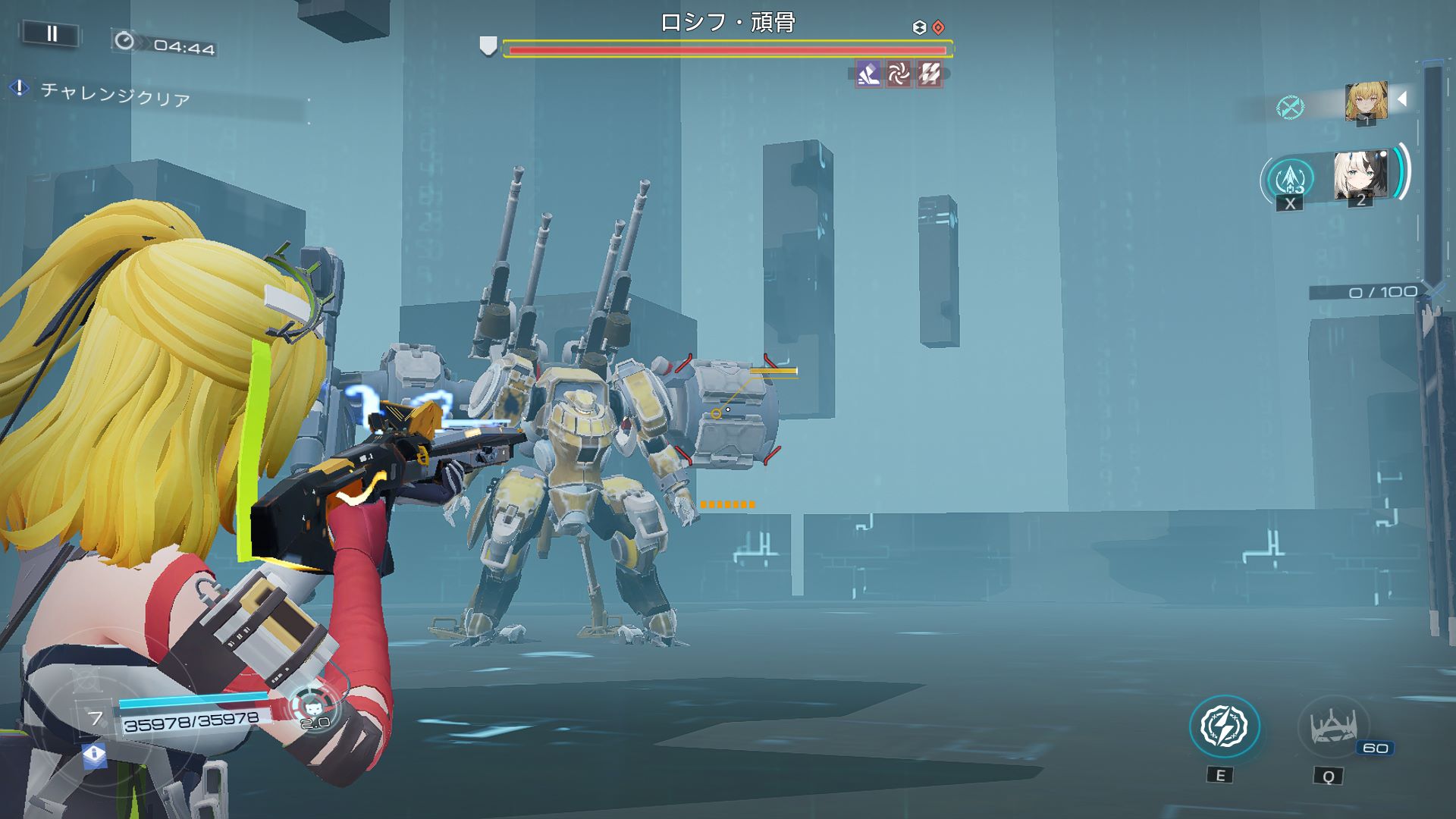Select the blonde character portrait
The width and height of the screenshot is (1456, 819).
click(1366, 102)
